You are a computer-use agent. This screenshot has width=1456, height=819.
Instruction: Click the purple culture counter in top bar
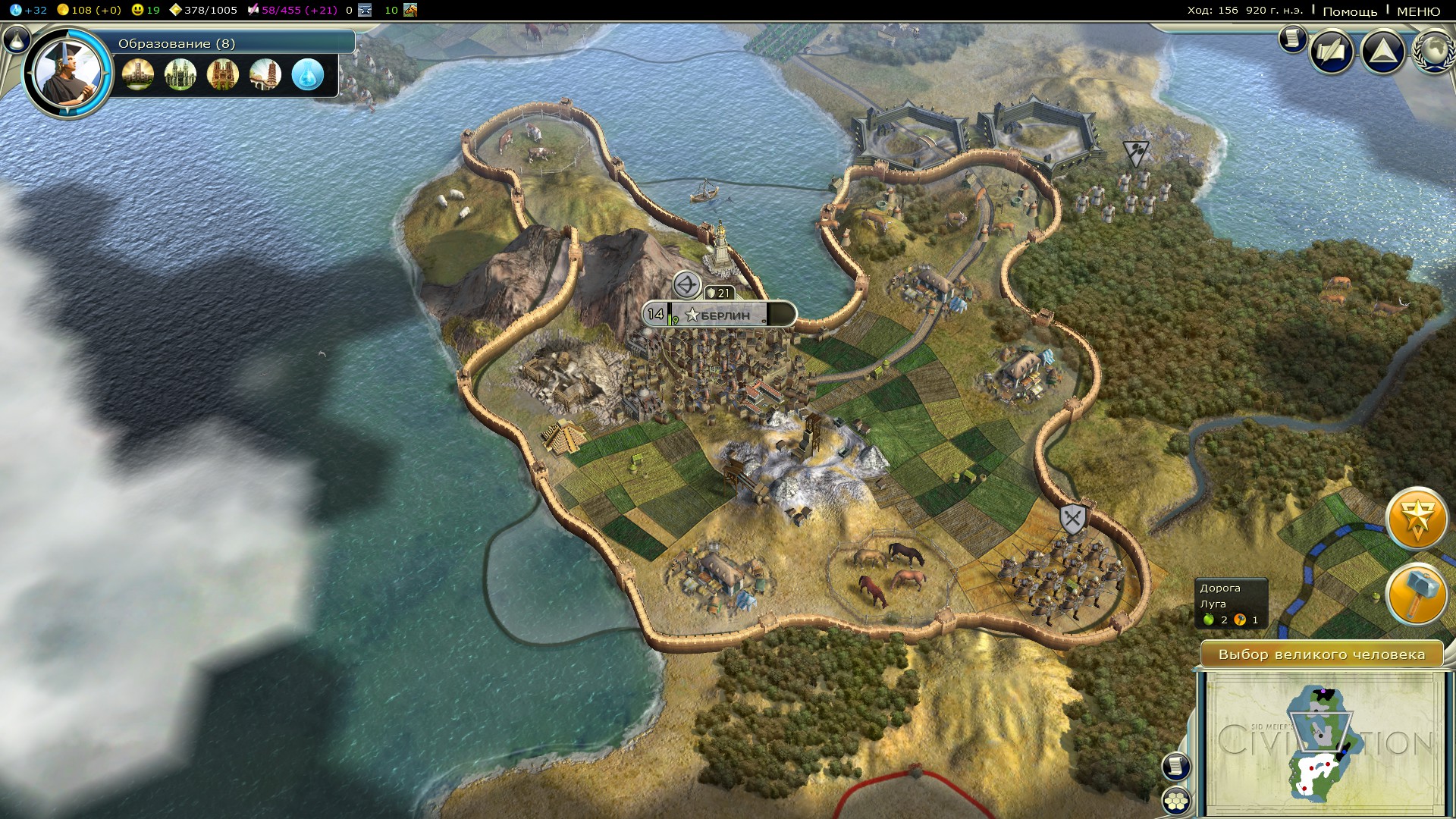292,10
